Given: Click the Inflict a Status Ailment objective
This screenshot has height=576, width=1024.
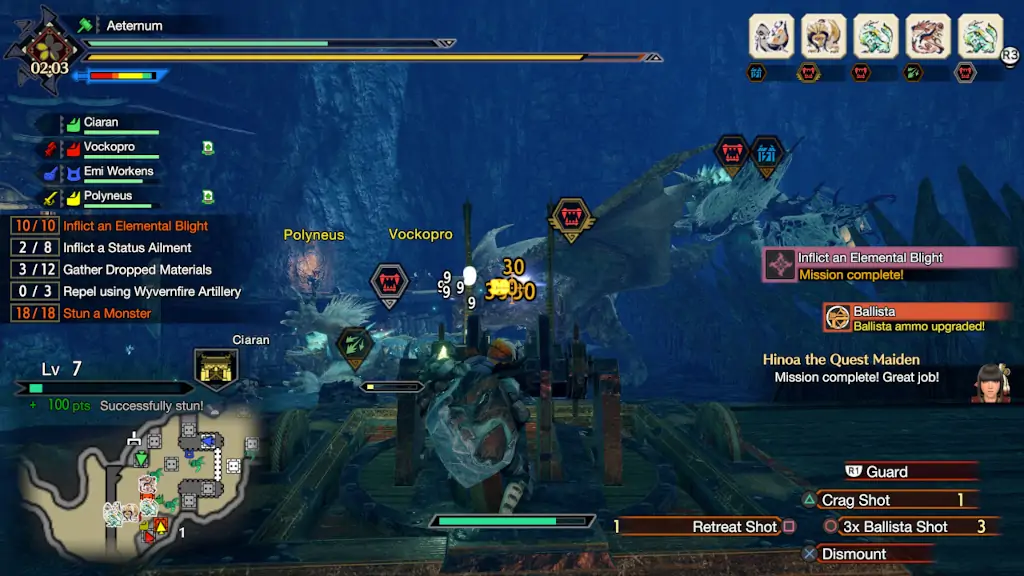Looking at the screenshot, I should 127,248.
